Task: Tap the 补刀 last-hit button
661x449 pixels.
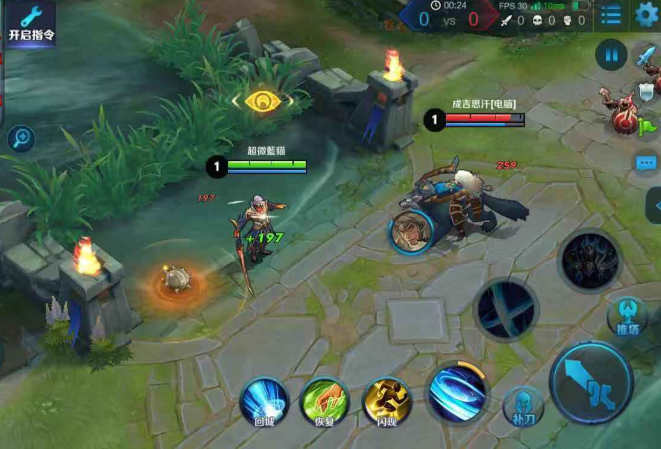Action: [521, 403]
